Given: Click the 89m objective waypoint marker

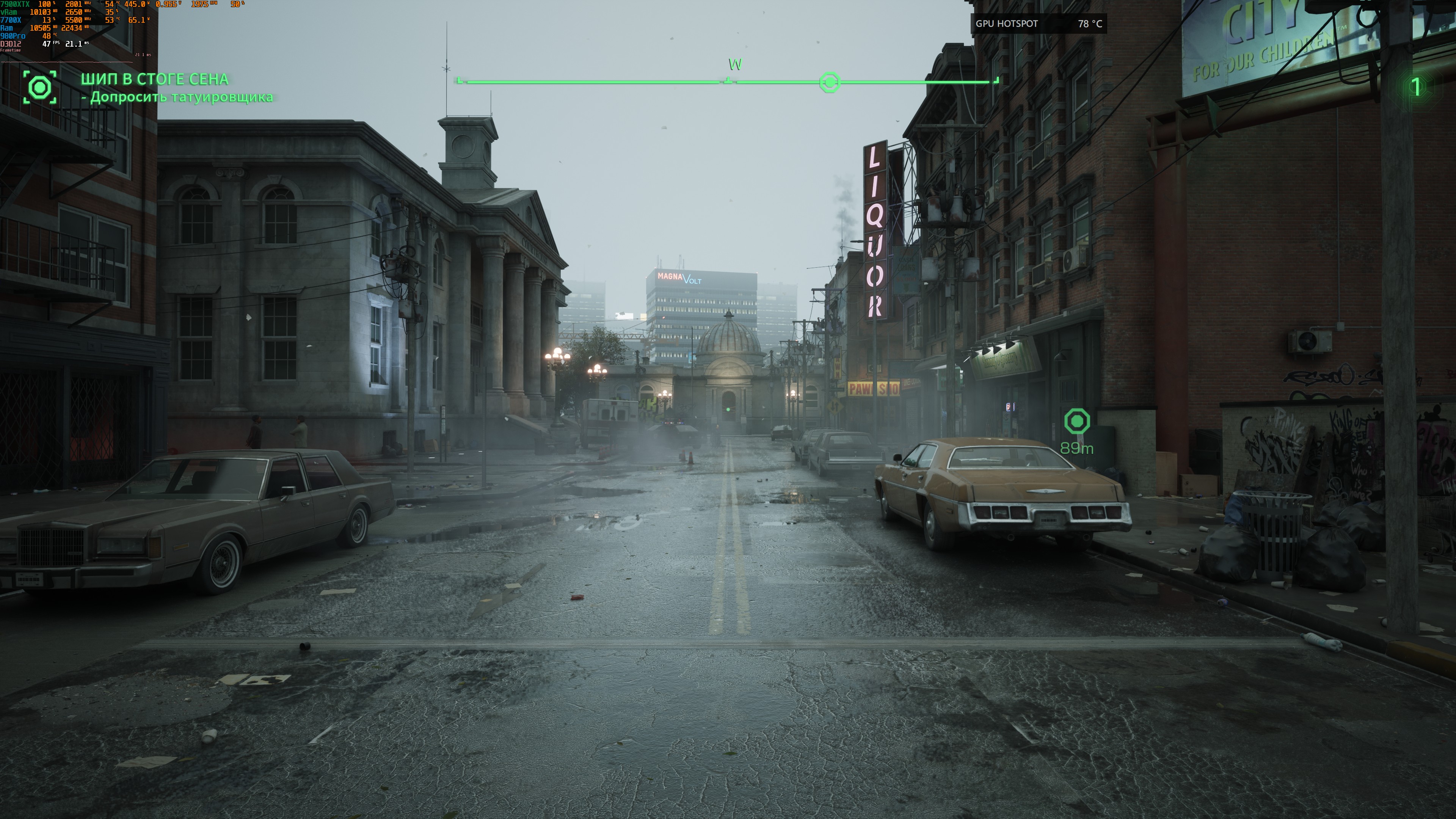Looking at the screenshot, I should pyautogui.click(x=1076, y=422).
